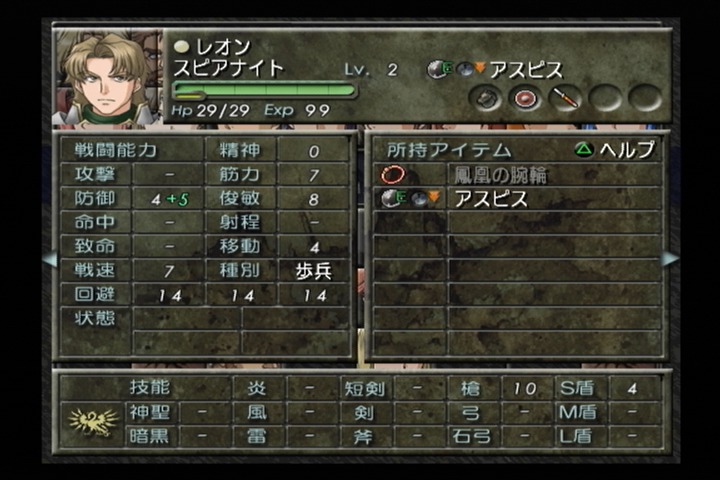Image resolution: width=720 pixels, height=480 pixels.
Task: Click the golden phoenix emblem
Action: coord(92,421)
